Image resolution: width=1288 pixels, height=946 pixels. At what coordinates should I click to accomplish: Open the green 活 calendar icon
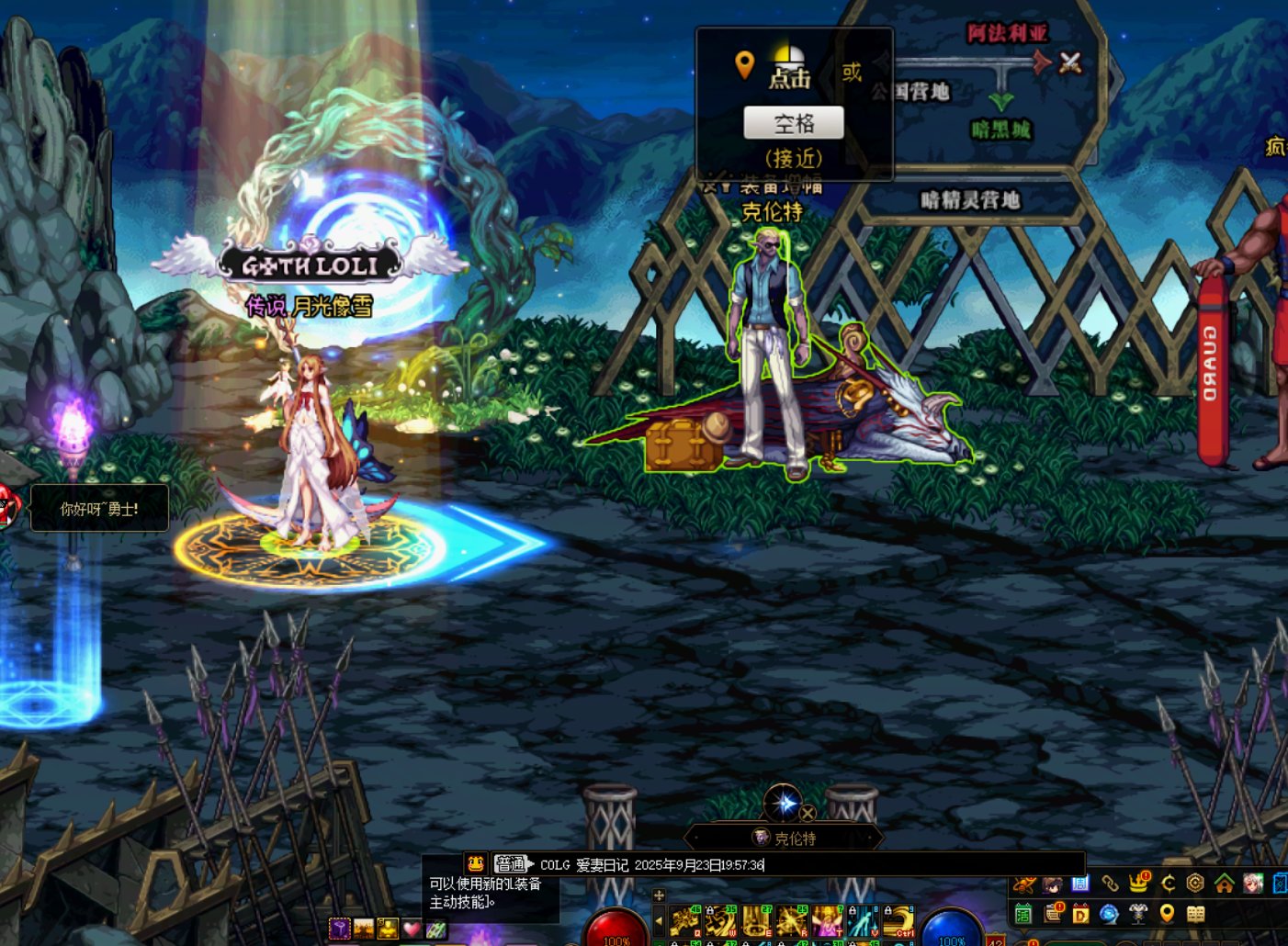(x=1023, y=913)
